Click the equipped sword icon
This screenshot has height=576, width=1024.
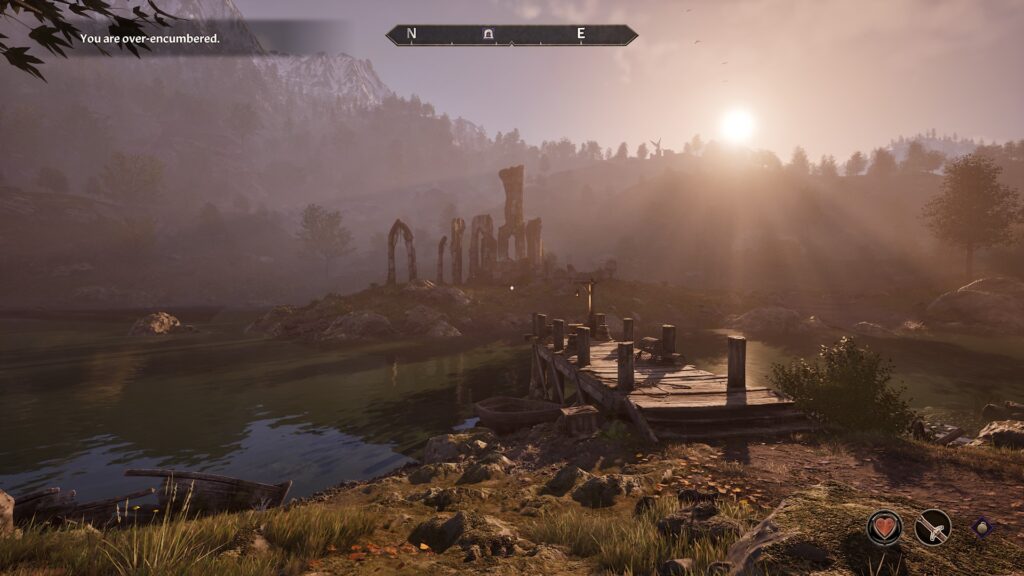click(933, 527)
